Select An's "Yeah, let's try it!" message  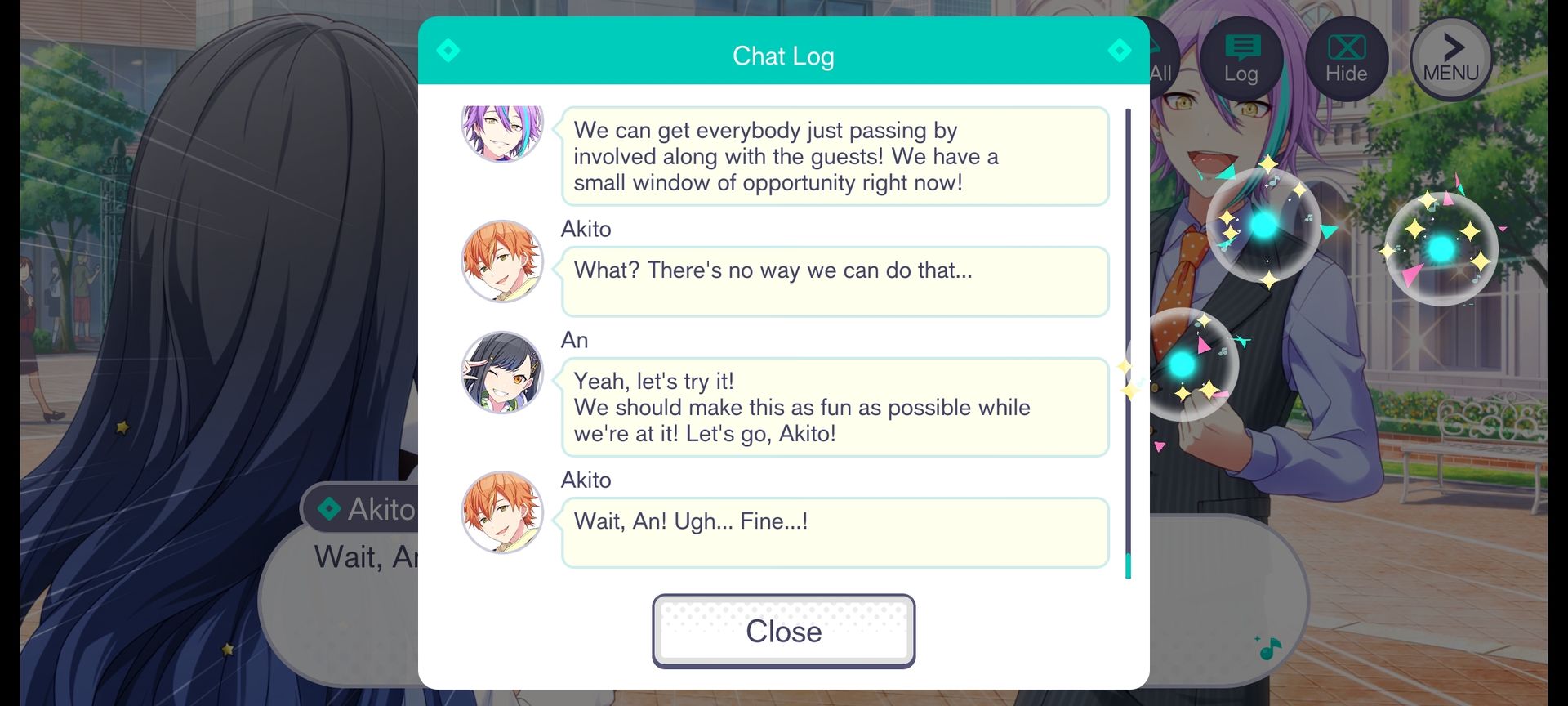[834, 407]
